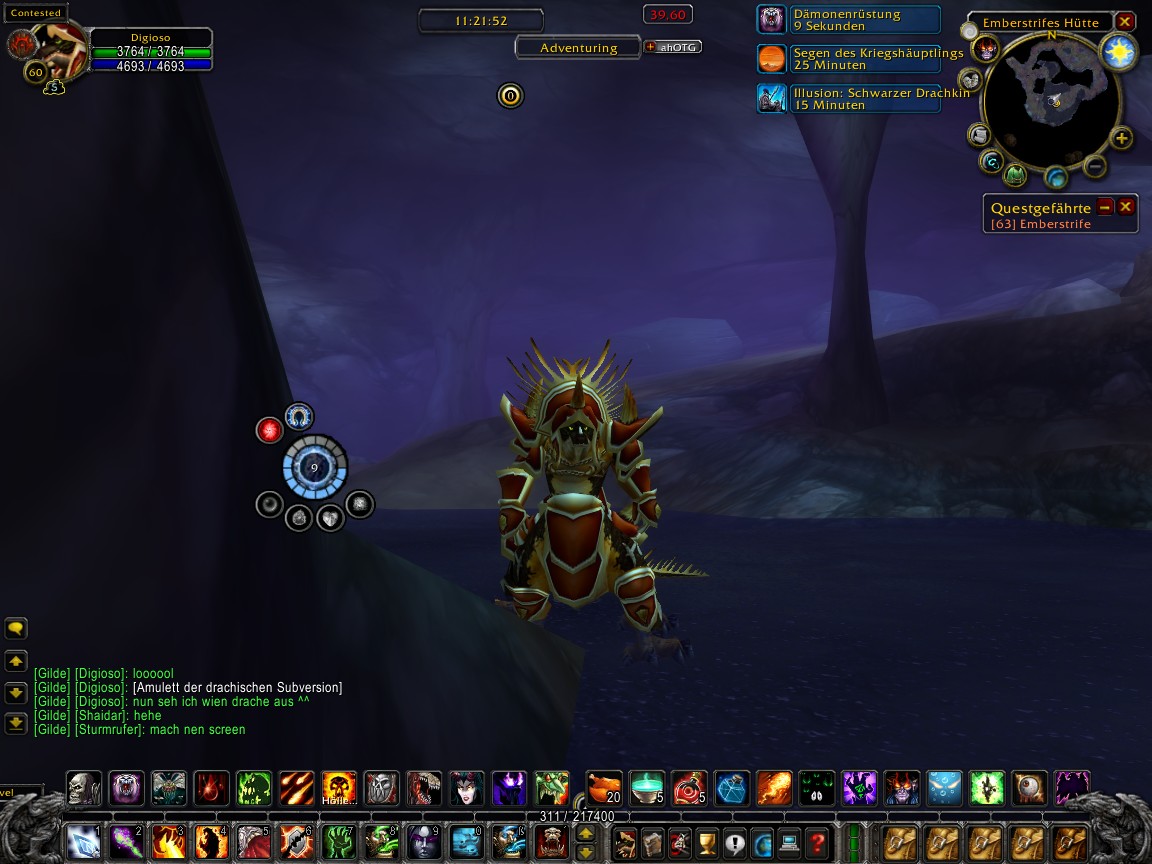Use the roasted food item with 20 stacks
This screenshot has width=1152, height=864.
(x=604, y=787)
